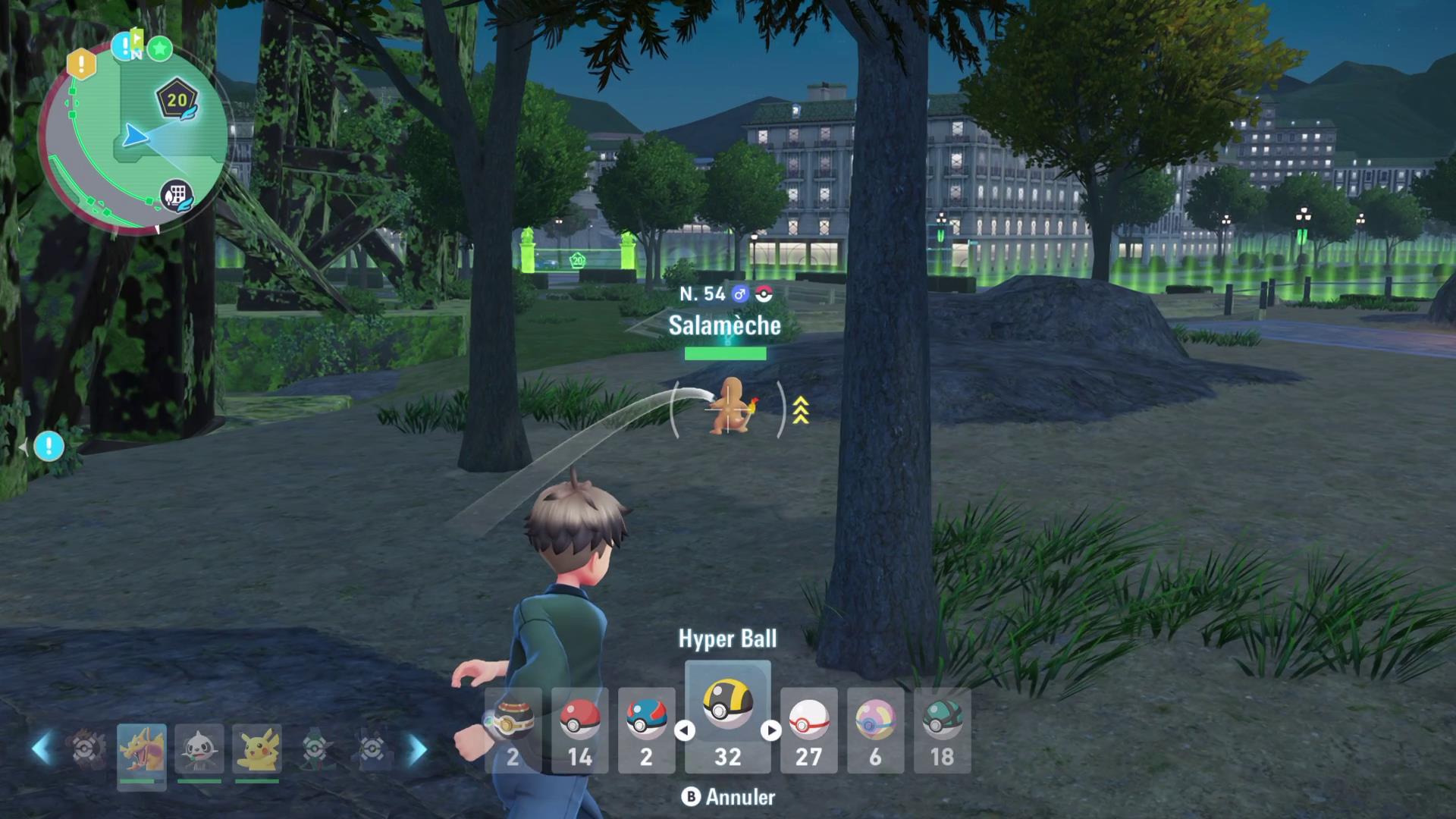The width and height of the screenshot is (1456, 819).
Task: Click the green star marker on minimap
Action: coord(159,49)
